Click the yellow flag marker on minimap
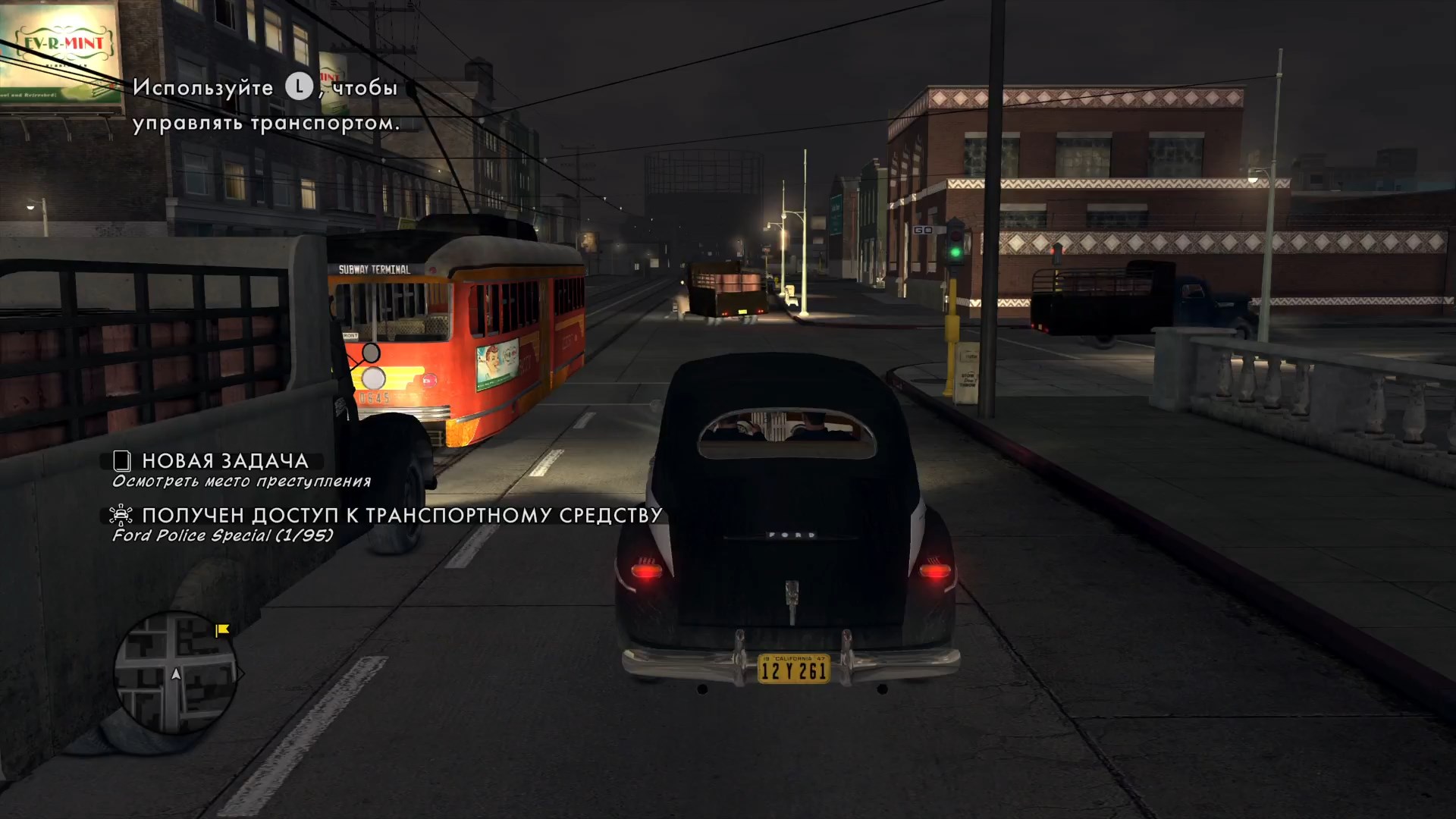This screenshot has width=1456, height=819. coord(221,629)
